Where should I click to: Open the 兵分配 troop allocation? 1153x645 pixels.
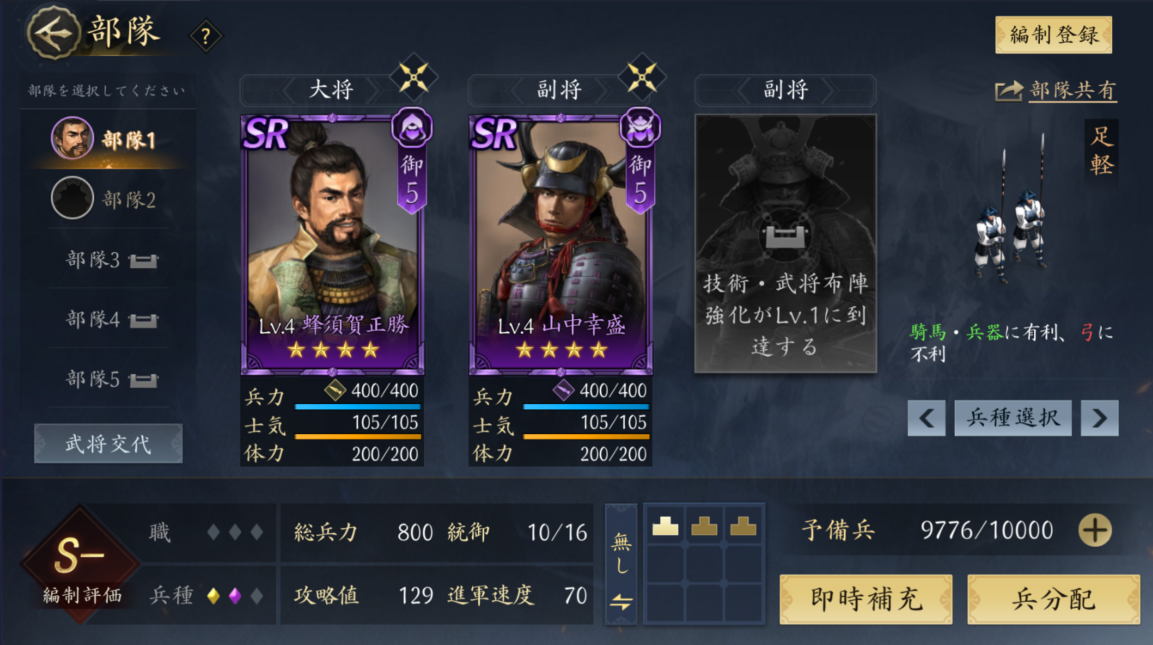[x=1053, y=599]
